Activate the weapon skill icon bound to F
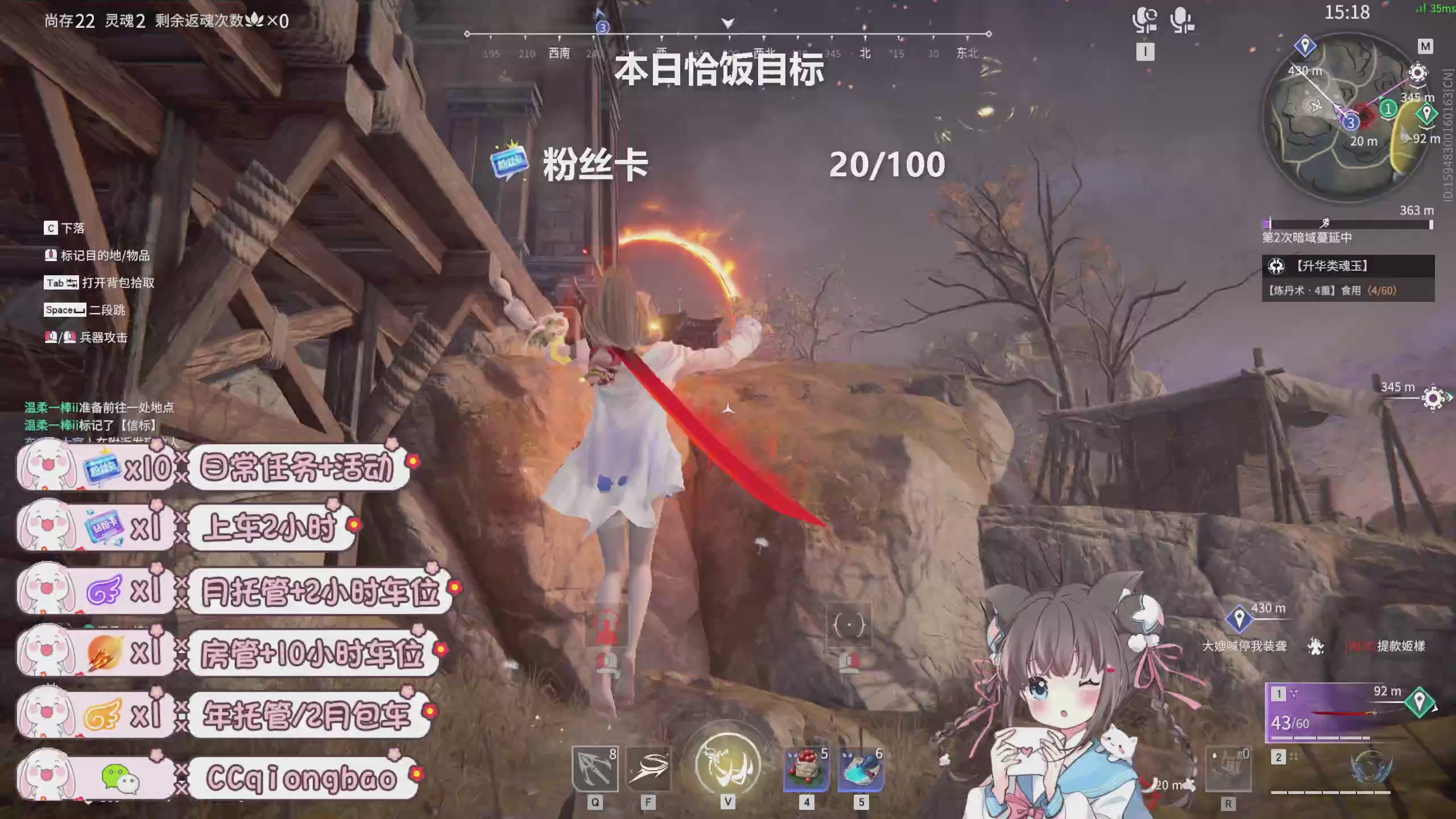This screenshot has width=1456, height=819. (648, 768)
